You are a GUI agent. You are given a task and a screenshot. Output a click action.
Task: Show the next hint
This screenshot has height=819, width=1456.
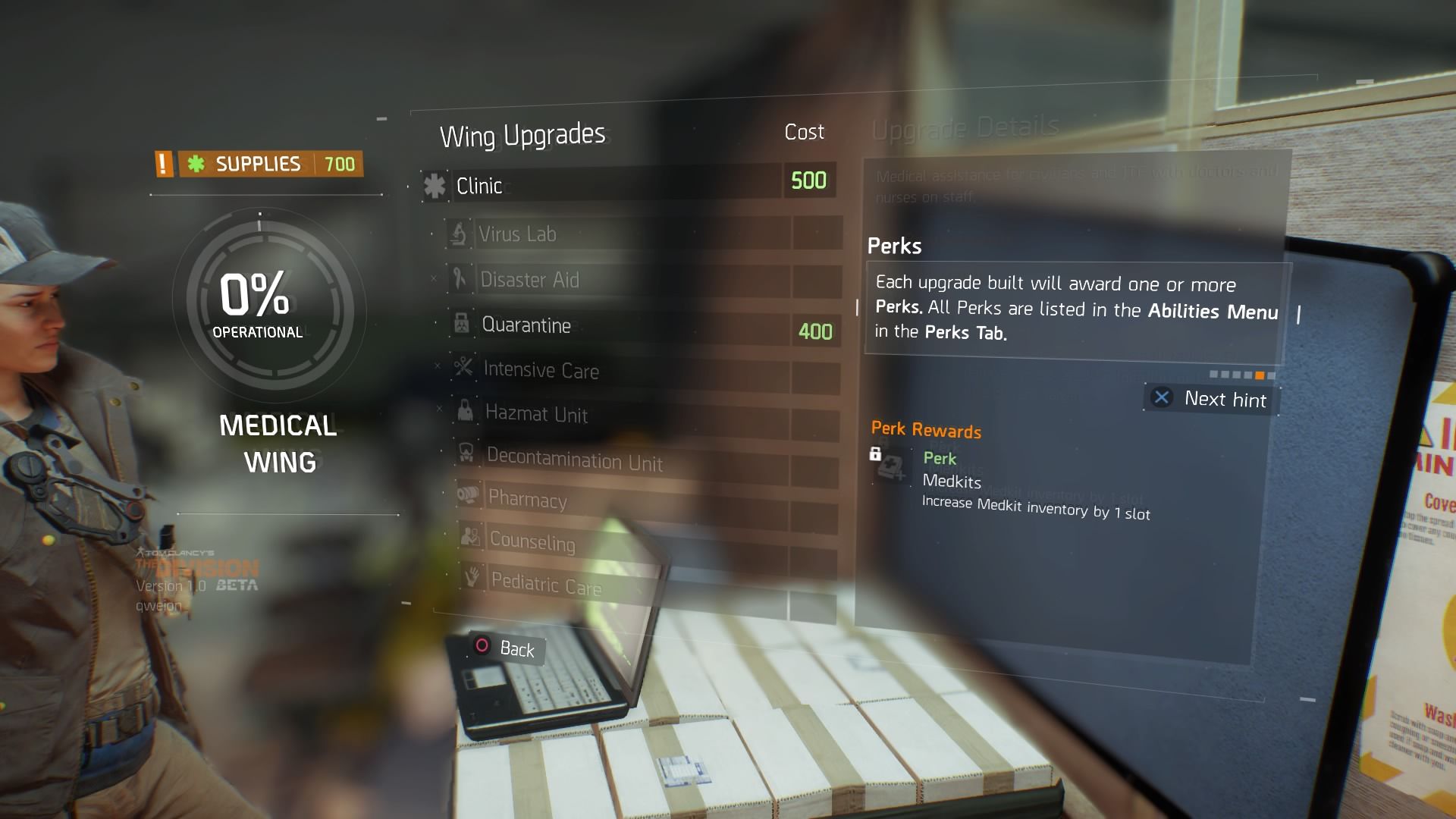(1210, 399)
